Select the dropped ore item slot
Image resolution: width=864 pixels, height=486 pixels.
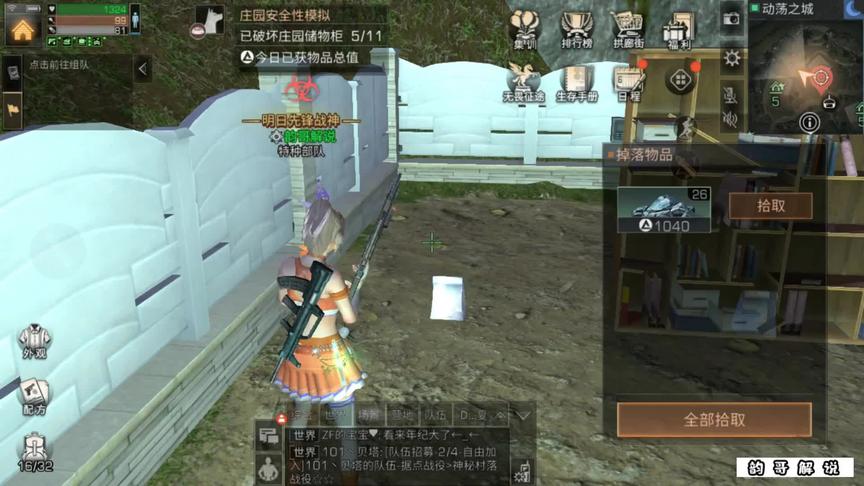click(x=663, y=209)
